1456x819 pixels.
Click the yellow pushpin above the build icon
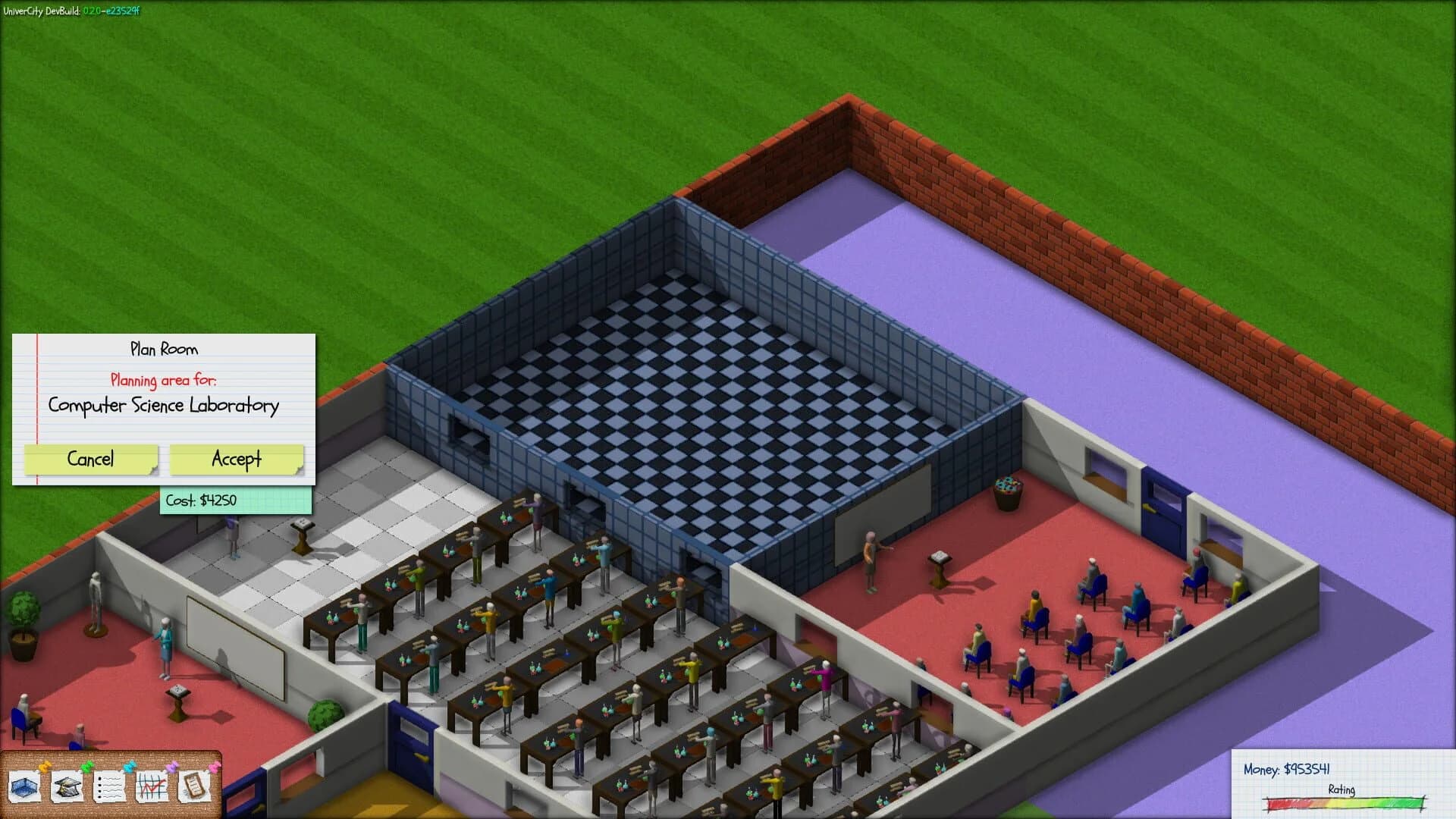click(45, 767)
